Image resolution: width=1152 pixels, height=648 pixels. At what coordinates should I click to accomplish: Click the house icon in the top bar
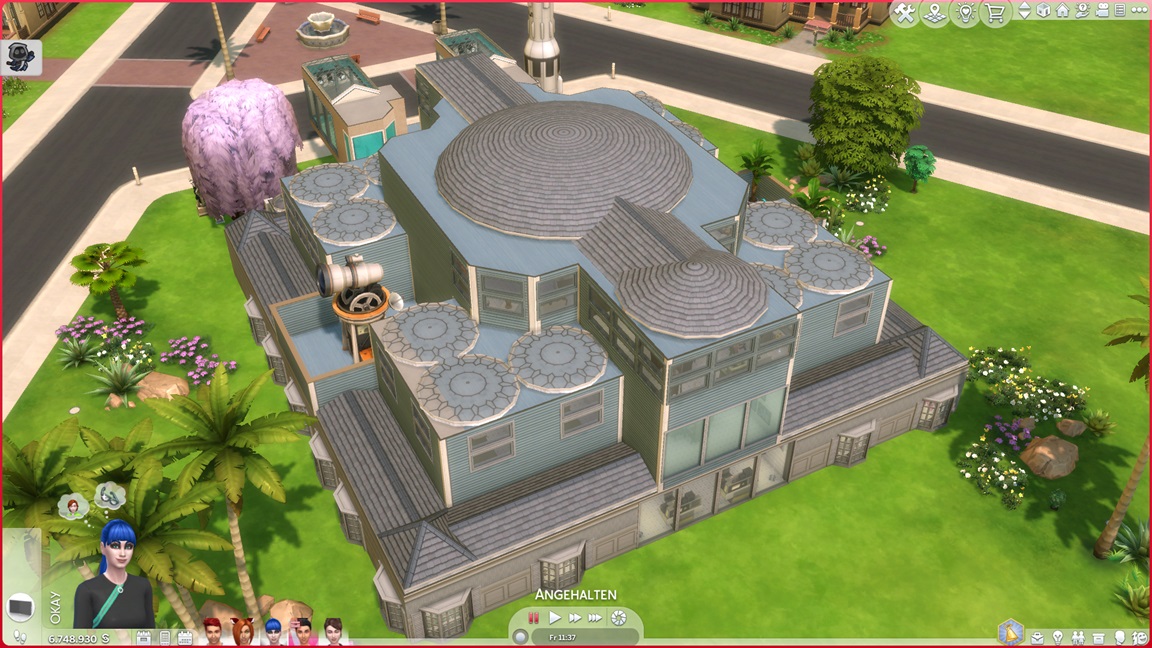(x=1062, y=12)
